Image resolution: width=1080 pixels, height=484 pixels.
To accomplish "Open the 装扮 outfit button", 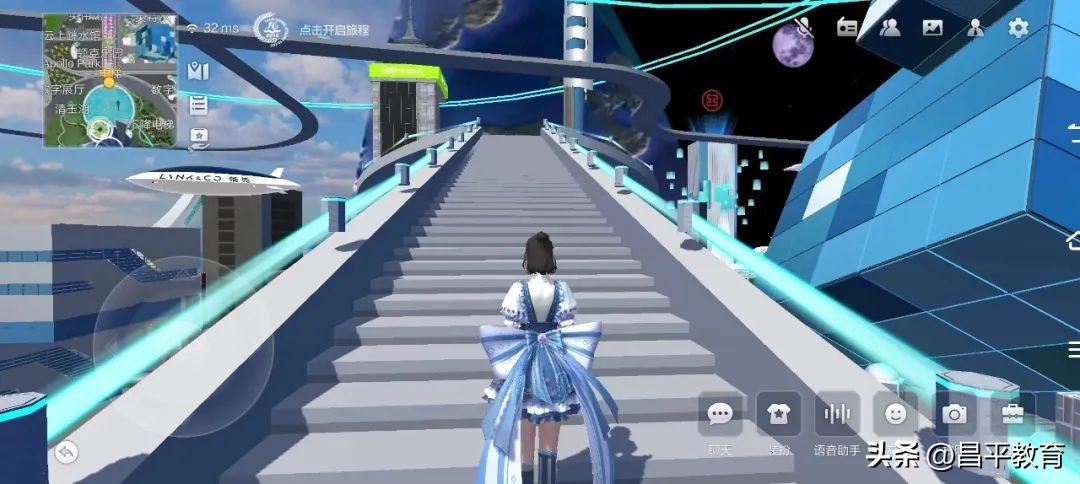I will 778,414.
